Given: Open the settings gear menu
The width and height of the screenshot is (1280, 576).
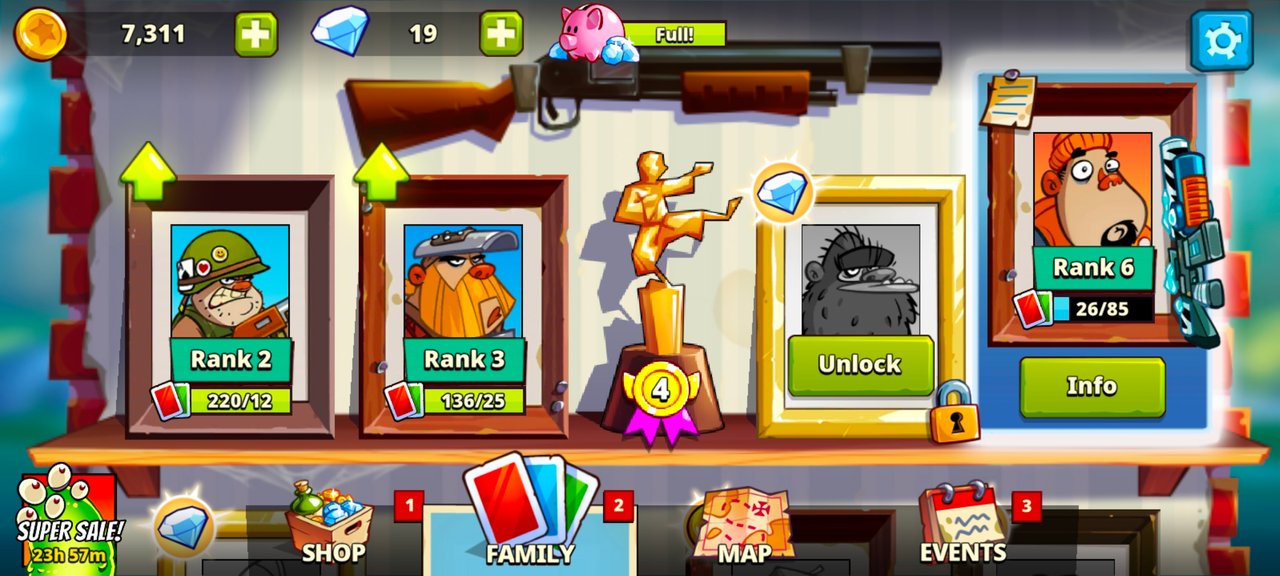Looking at the screenshot, I should pos(1221,40).
